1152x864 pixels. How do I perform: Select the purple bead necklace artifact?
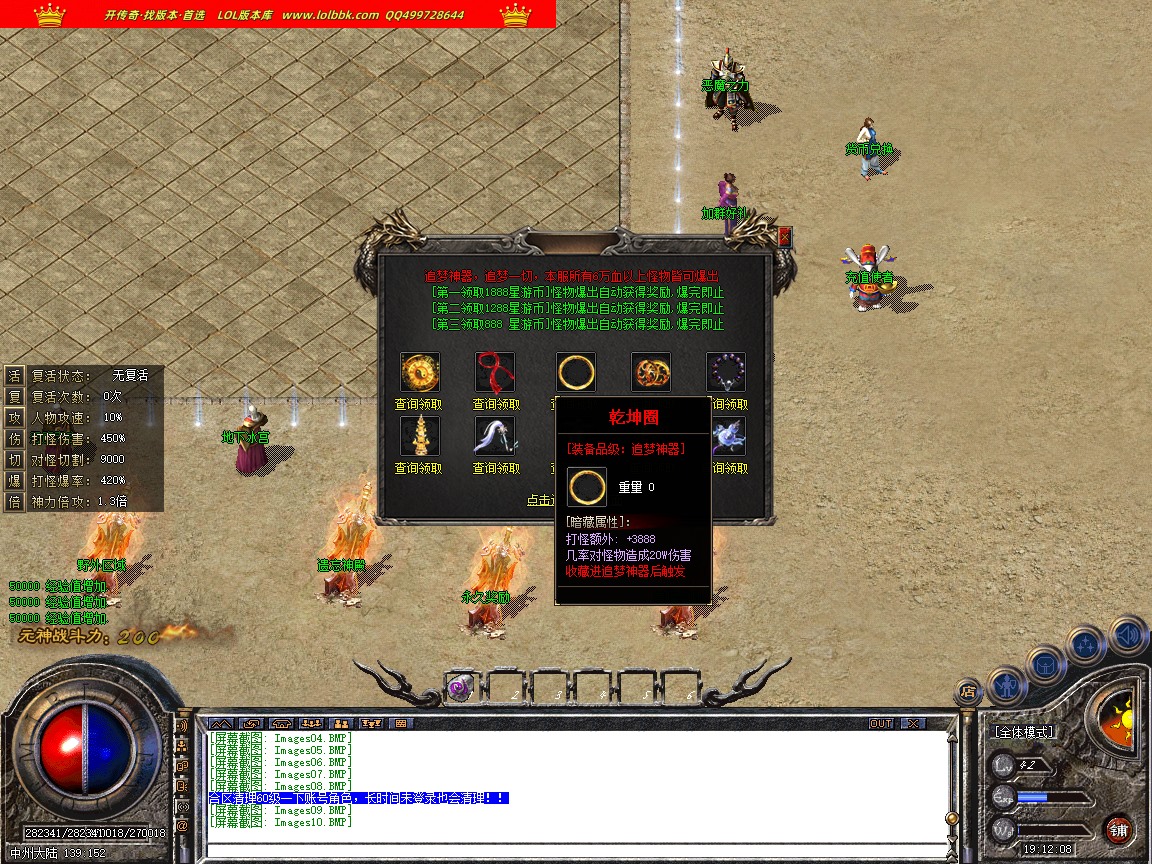[x=726, y=372]
